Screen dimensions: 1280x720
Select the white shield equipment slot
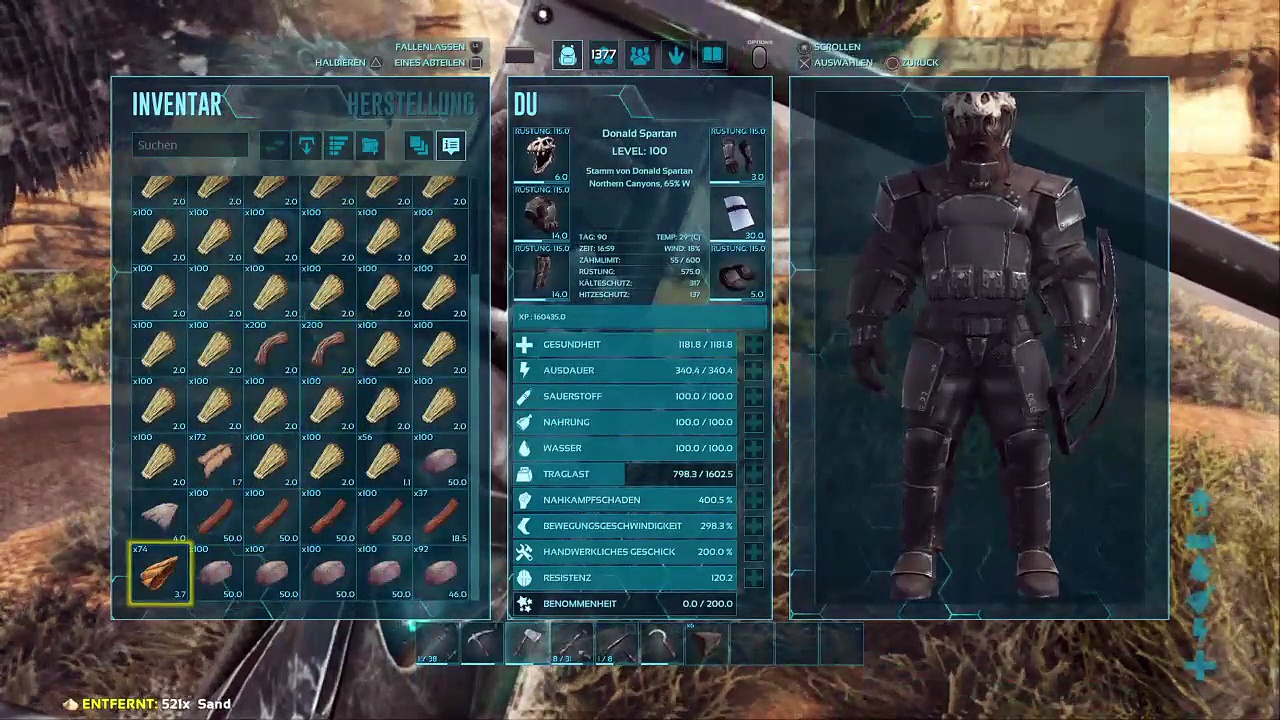click(738, 215)
